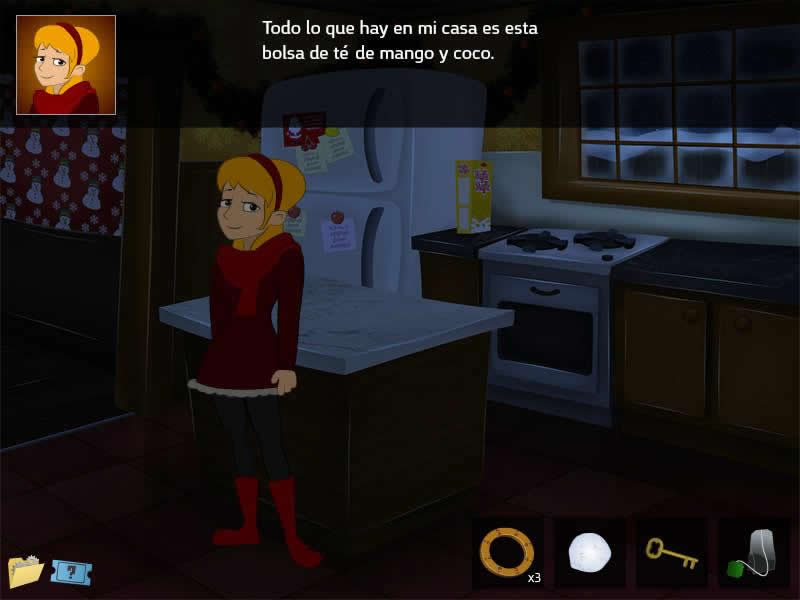Viewport: 800px width, 600px height.
Task: Select the orange ring item in inventory
Action: [x=507, y=551]
